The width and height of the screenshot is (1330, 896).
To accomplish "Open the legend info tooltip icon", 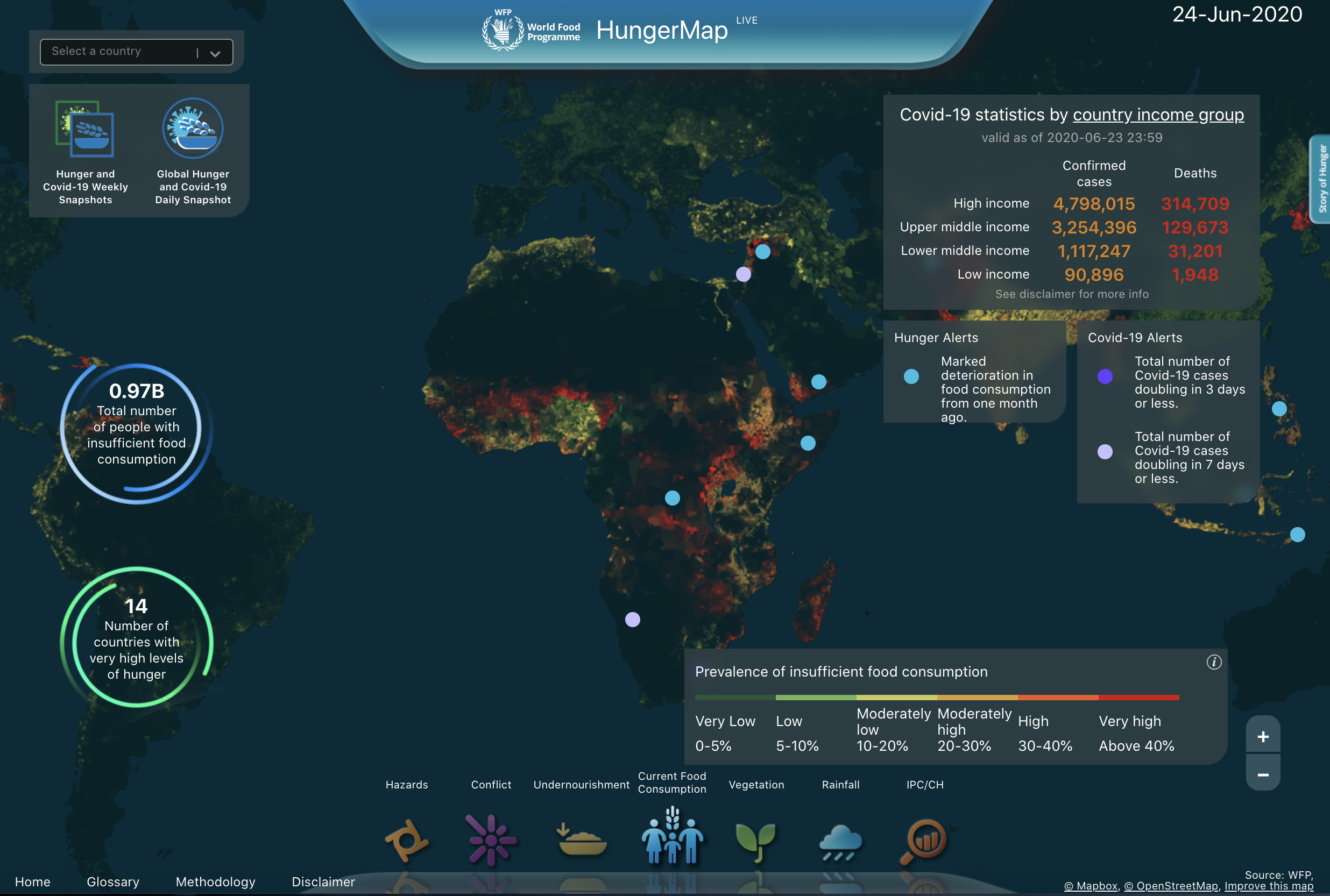I will (x=1214, y=662).
